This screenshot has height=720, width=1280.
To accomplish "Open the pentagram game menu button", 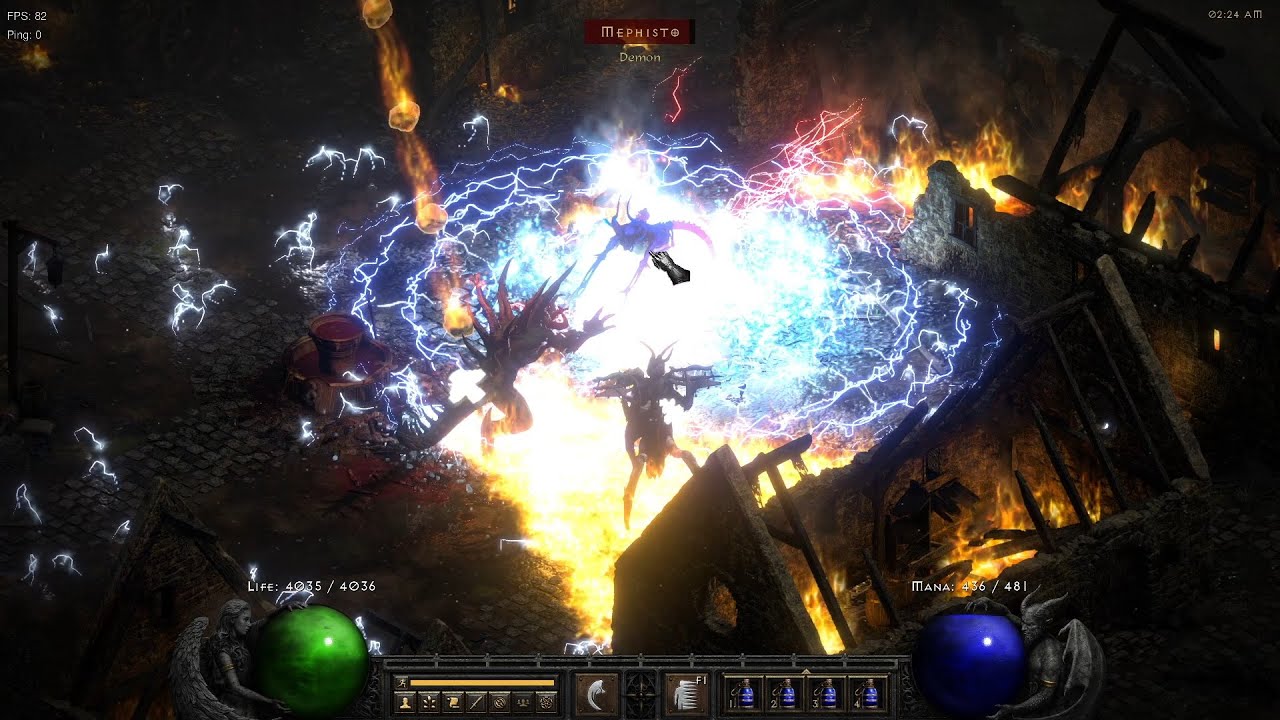I will click(547, 702).
